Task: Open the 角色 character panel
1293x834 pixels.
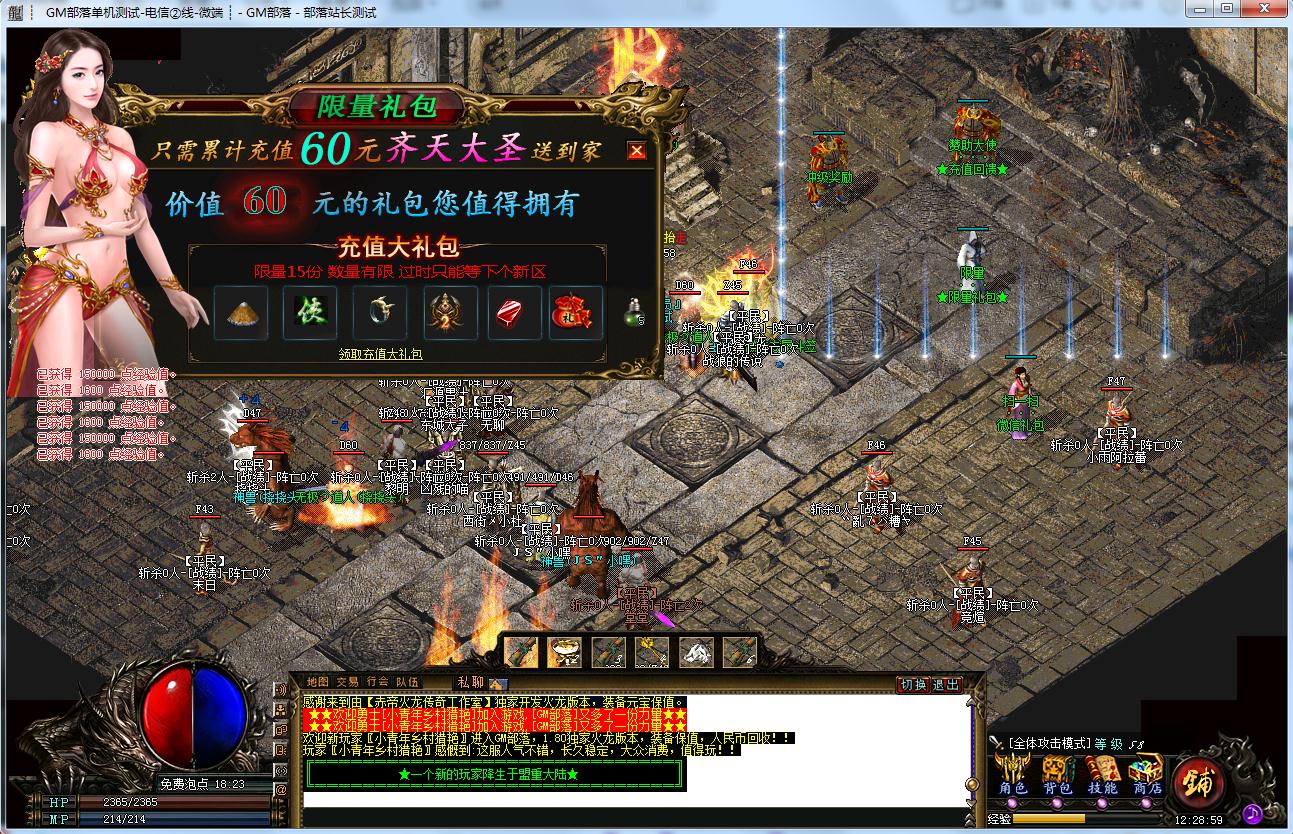Action: 1013,776
